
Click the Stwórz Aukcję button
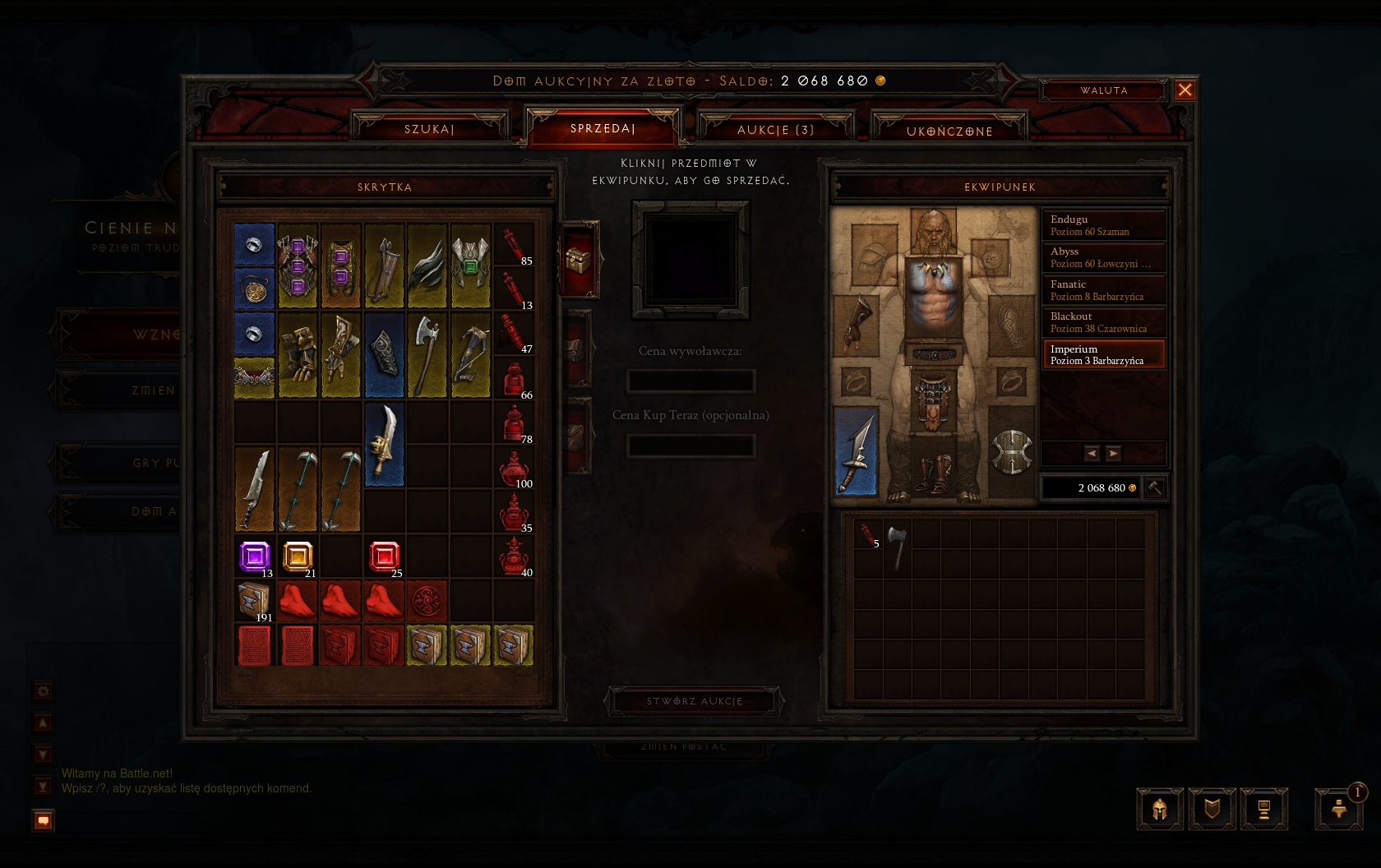(x=694, y=701)
